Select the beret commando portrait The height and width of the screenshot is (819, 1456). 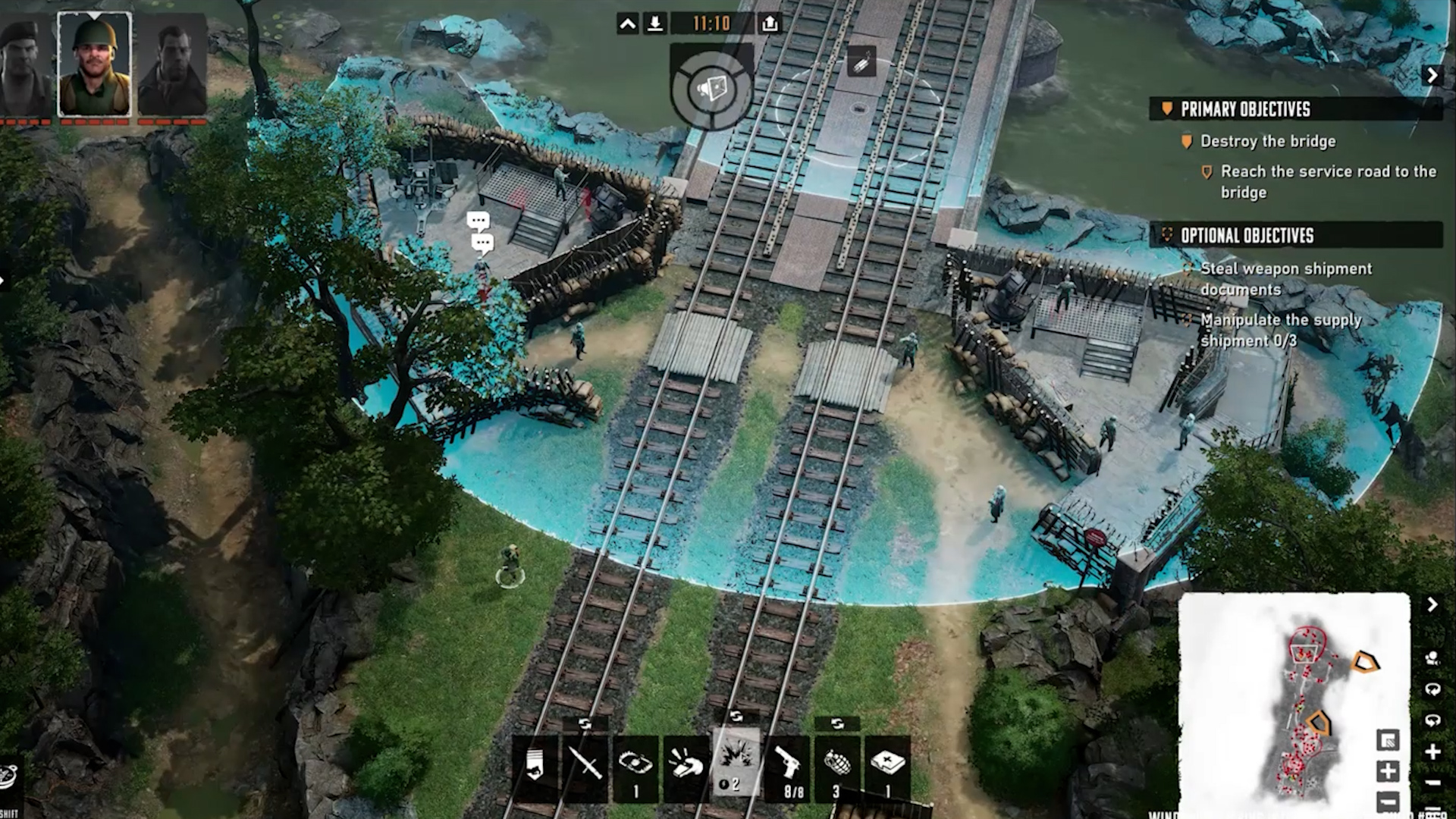tap(24, 67)
